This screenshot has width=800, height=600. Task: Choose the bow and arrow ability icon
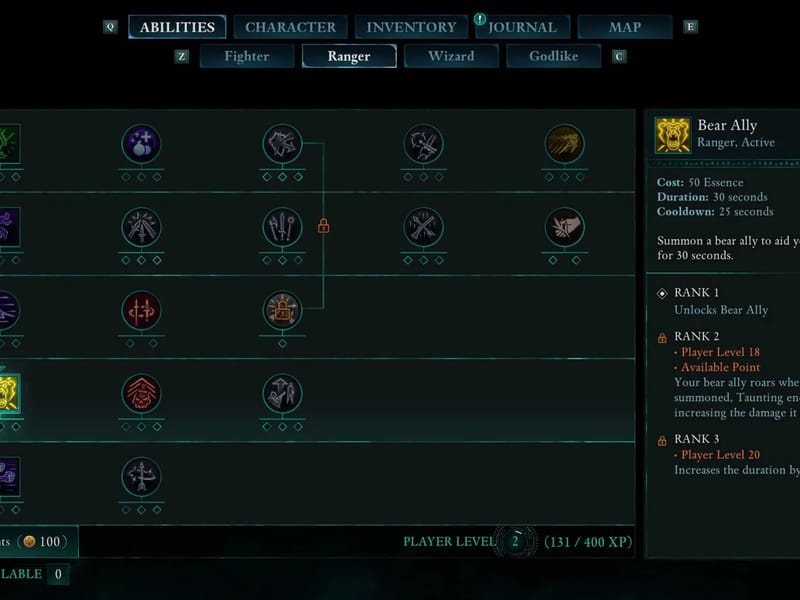(141, 477)
